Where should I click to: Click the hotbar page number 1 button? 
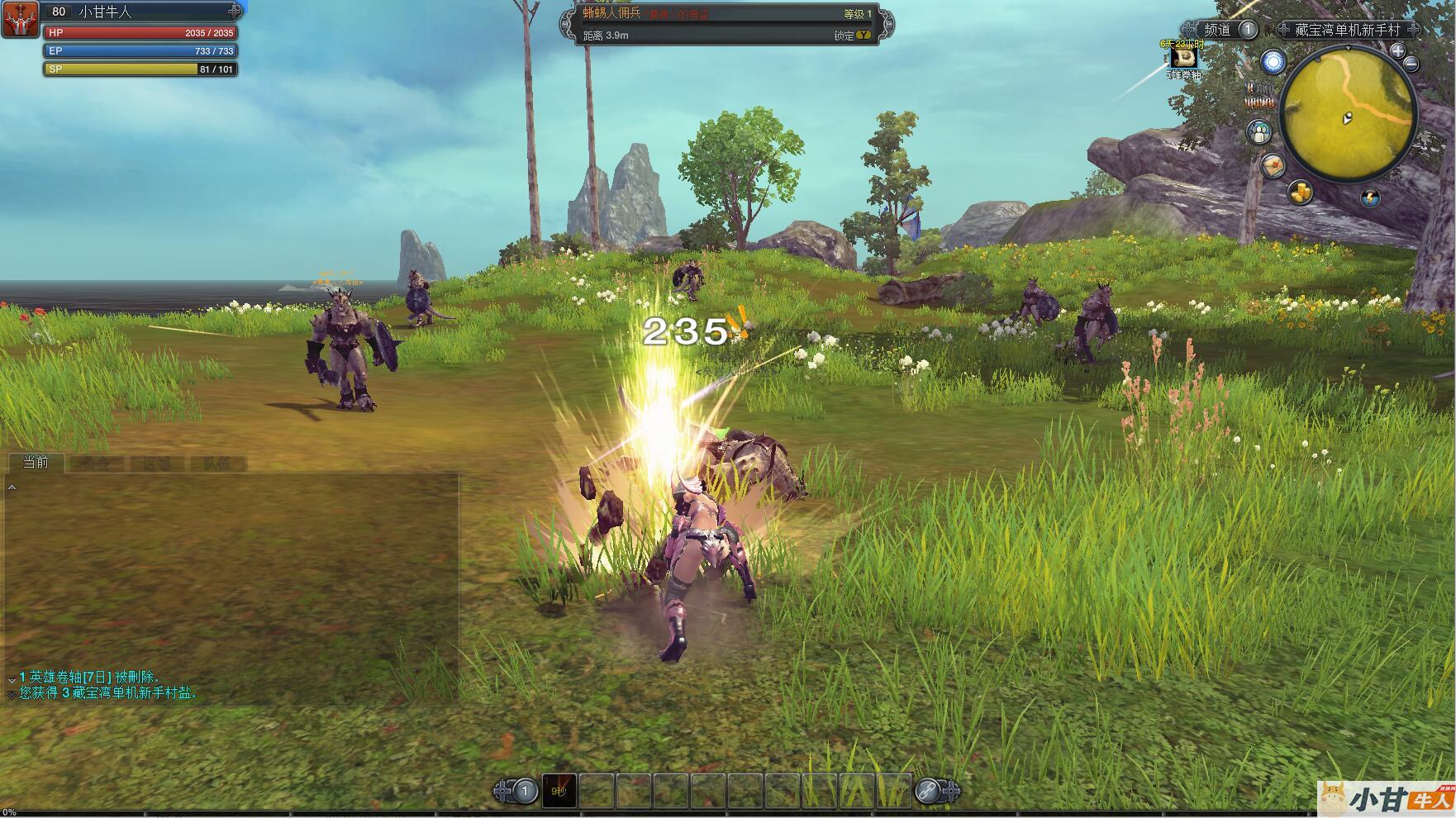coord(524,791)
